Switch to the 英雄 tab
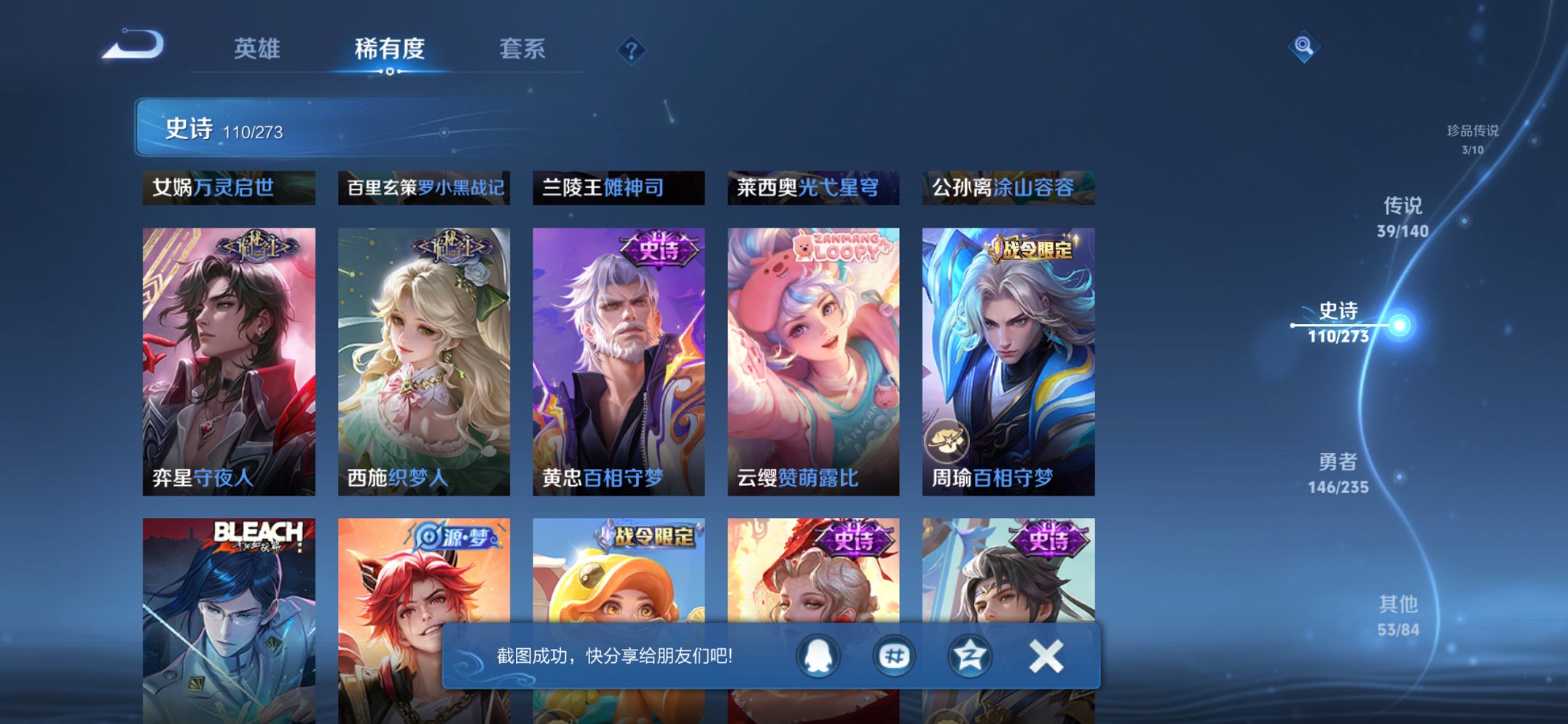This screenshot has height=724, width=1568. pos(259,47)
